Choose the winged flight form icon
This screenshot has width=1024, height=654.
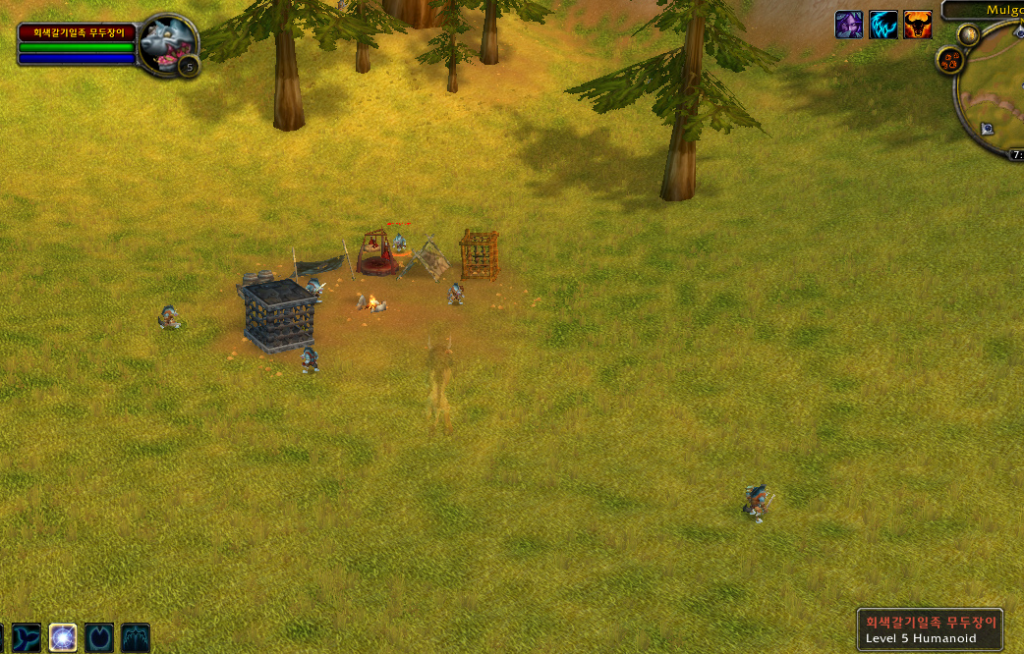(135, 637)
